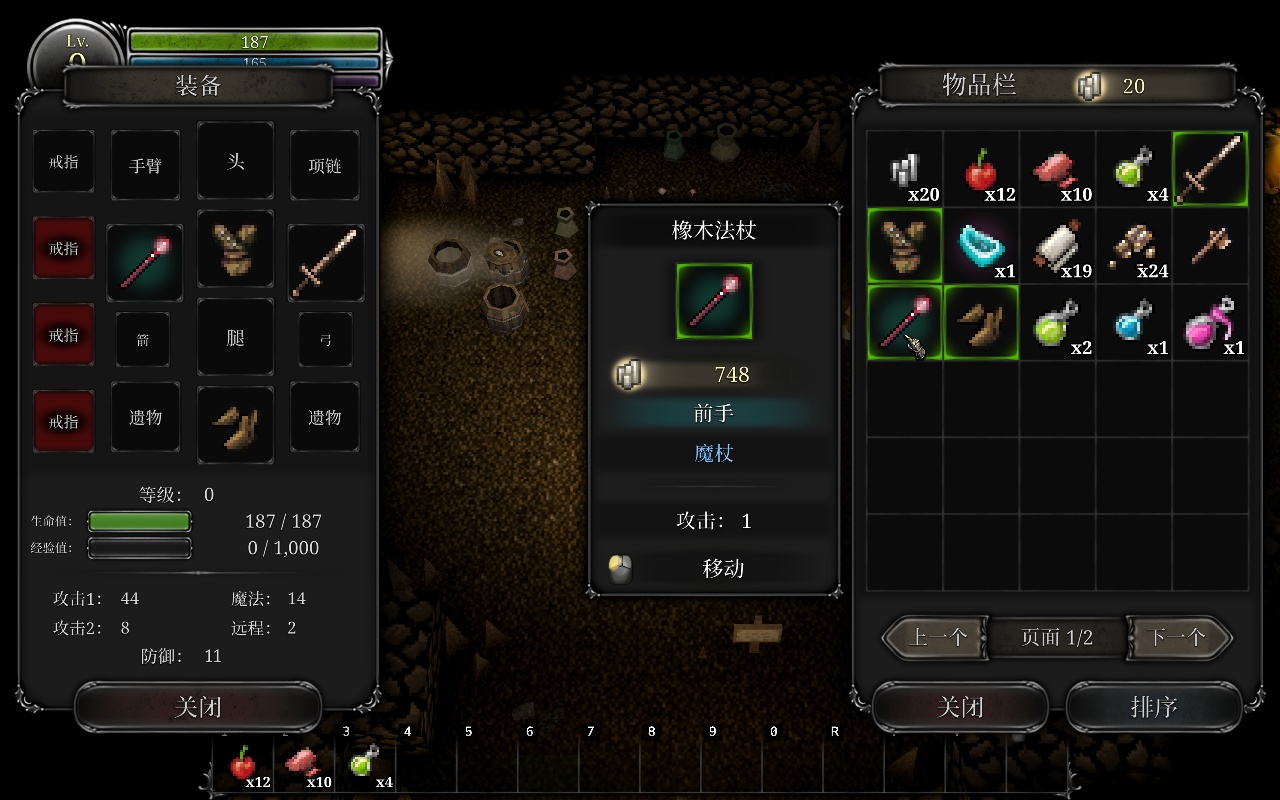
Task: Select the equipped sword in the equipment panel
Action: [x=325, y=262]
